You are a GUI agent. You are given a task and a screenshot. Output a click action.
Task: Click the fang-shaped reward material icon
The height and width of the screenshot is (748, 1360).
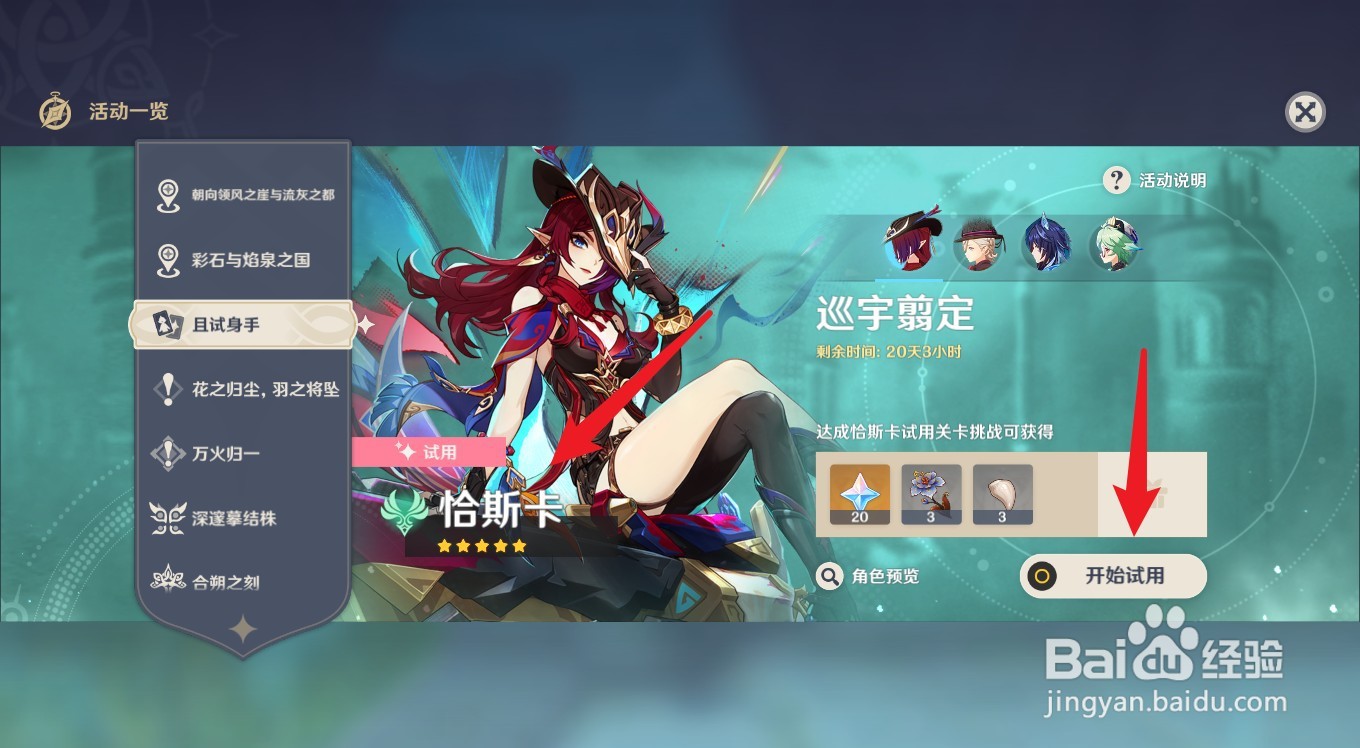(x=1002, y=492)
